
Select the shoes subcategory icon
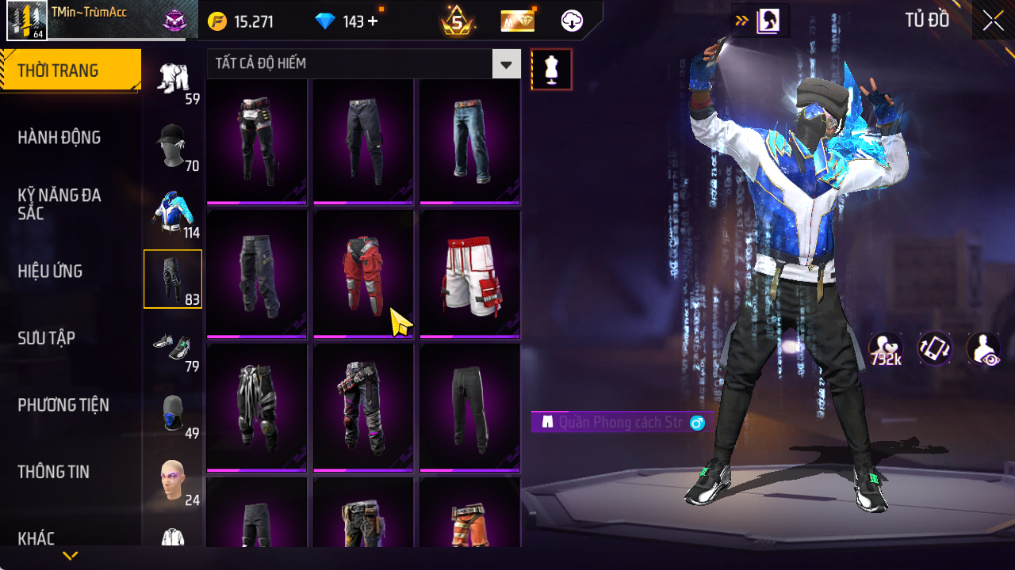(x=172, y=347)
